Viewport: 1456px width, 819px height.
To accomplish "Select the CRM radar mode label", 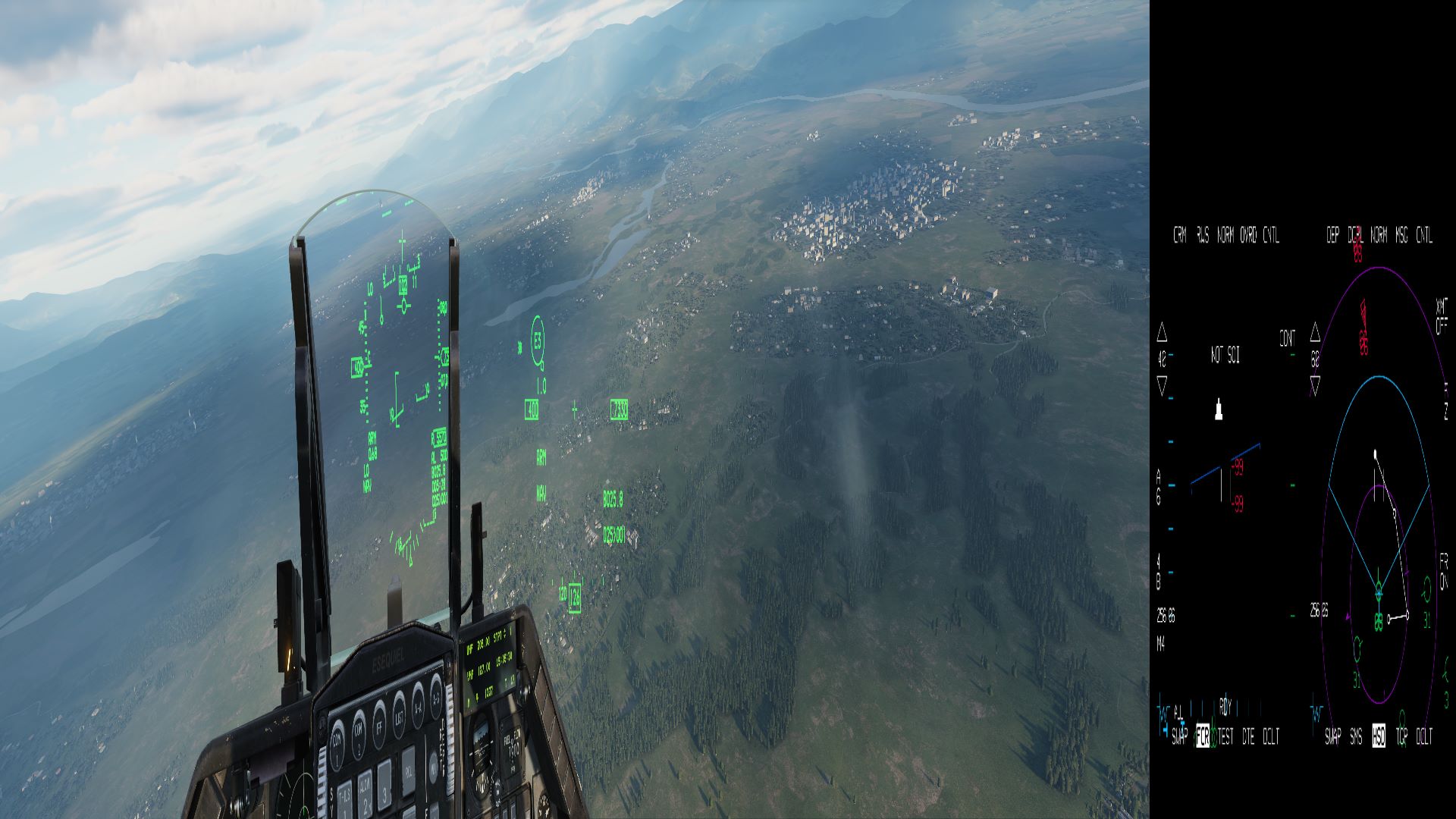I will click(x=1179, y=236).
